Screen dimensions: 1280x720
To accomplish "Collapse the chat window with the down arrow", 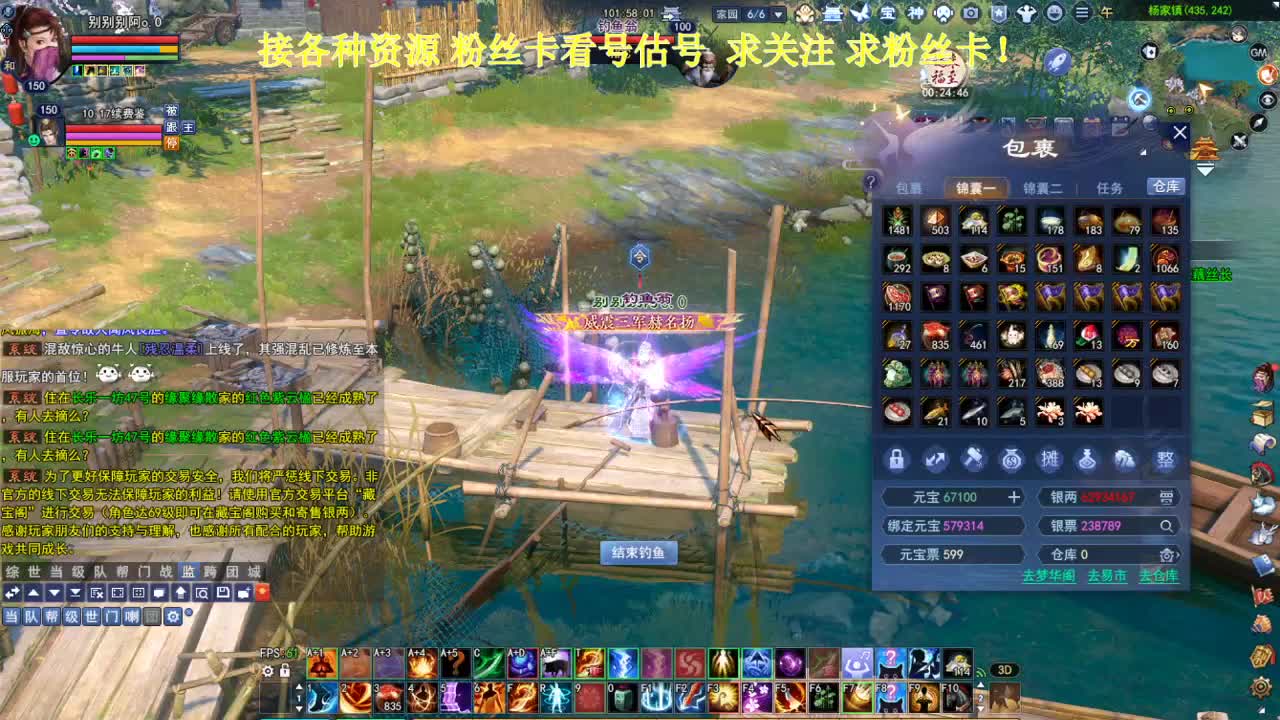I will (53, 593).
